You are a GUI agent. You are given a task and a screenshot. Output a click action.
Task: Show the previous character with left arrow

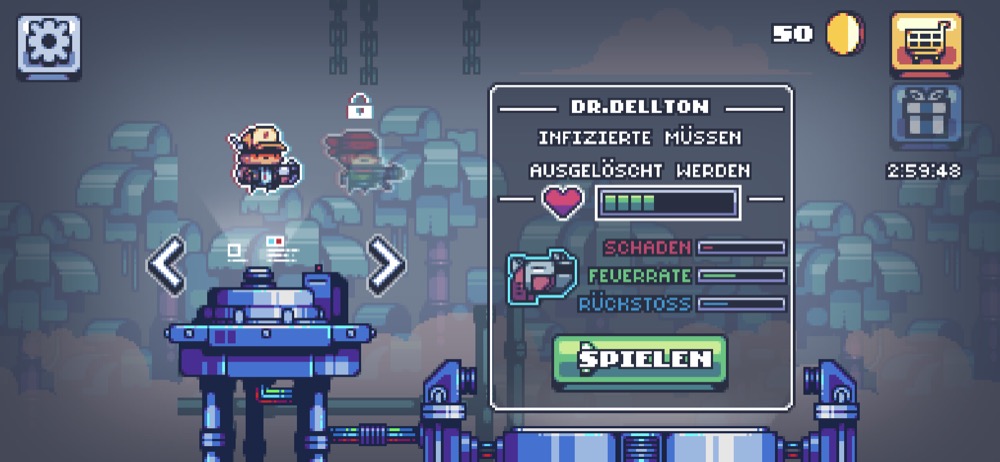tap(167, 266)
